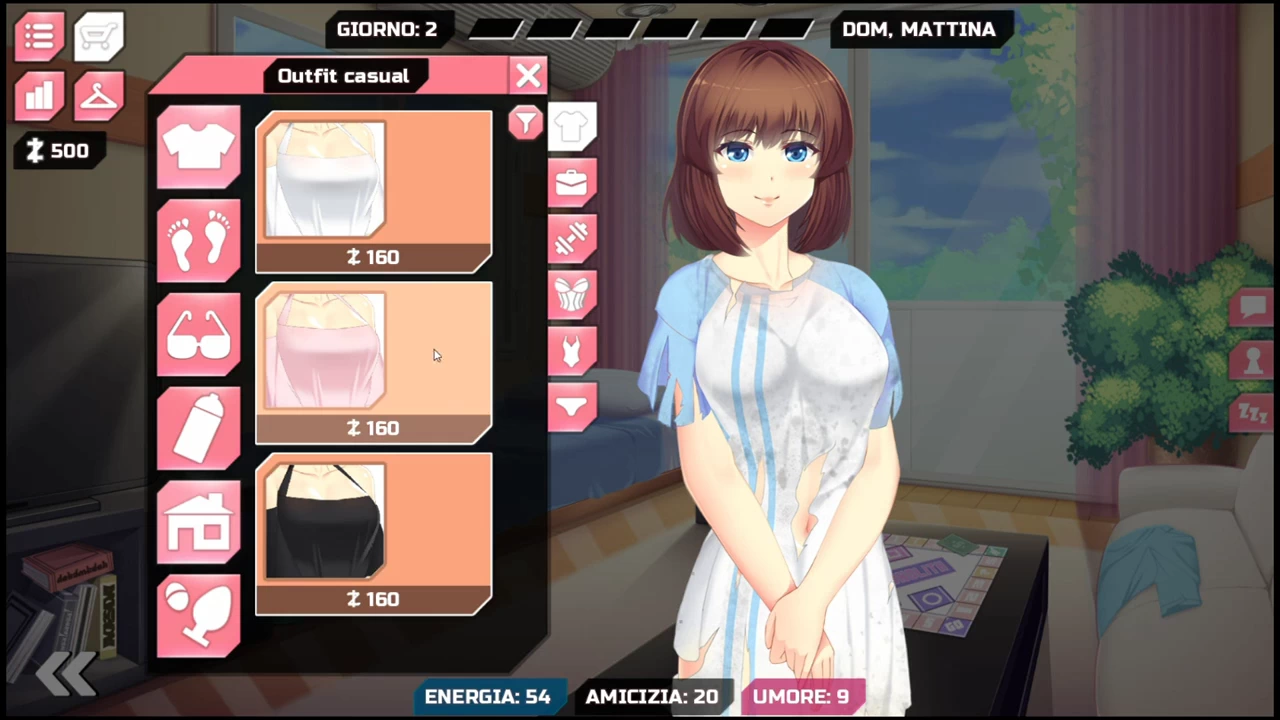
Task: Show the dumbbell sports outfit tab
Action: [572, 239]
